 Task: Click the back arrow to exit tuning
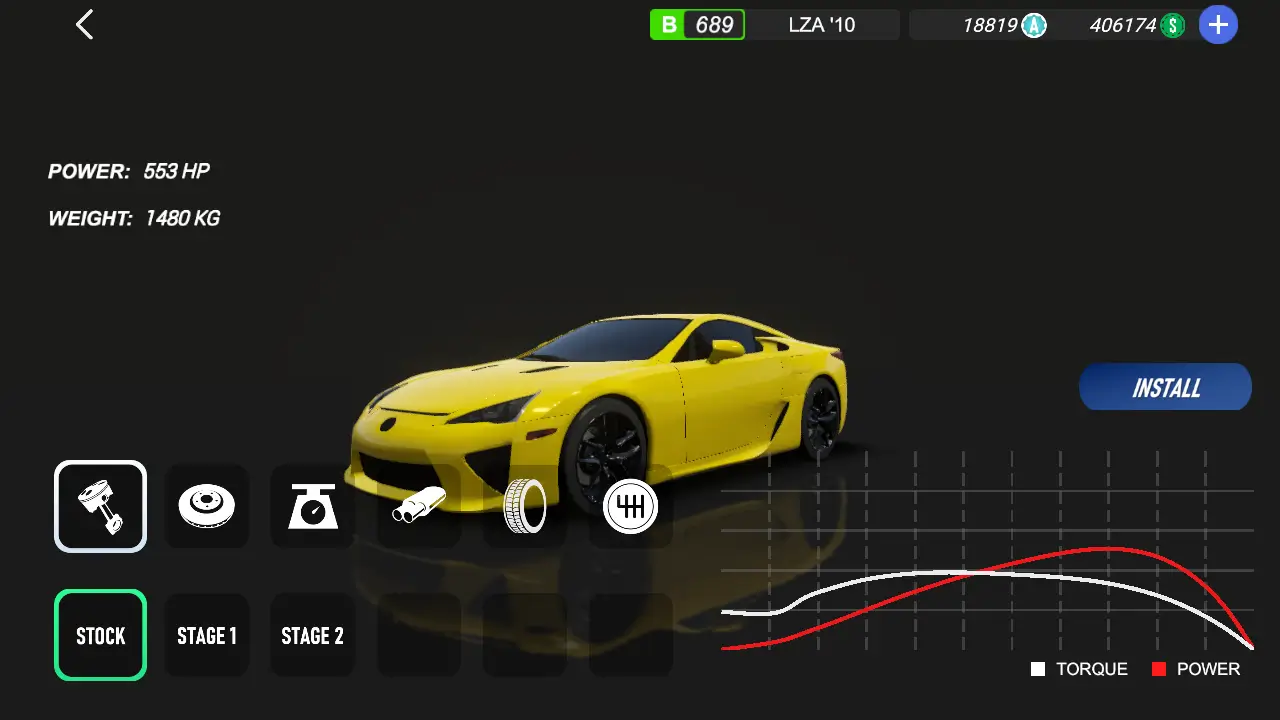pos(84,24)
